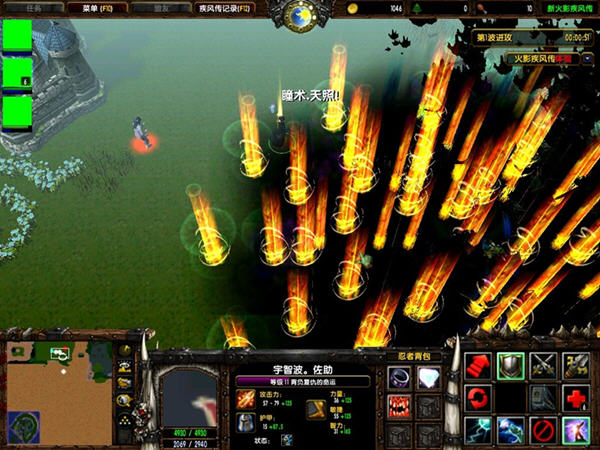Viewport: 600px width, 450px height.
Task: Open the 任务 quests button
Action: pos(37,8)
